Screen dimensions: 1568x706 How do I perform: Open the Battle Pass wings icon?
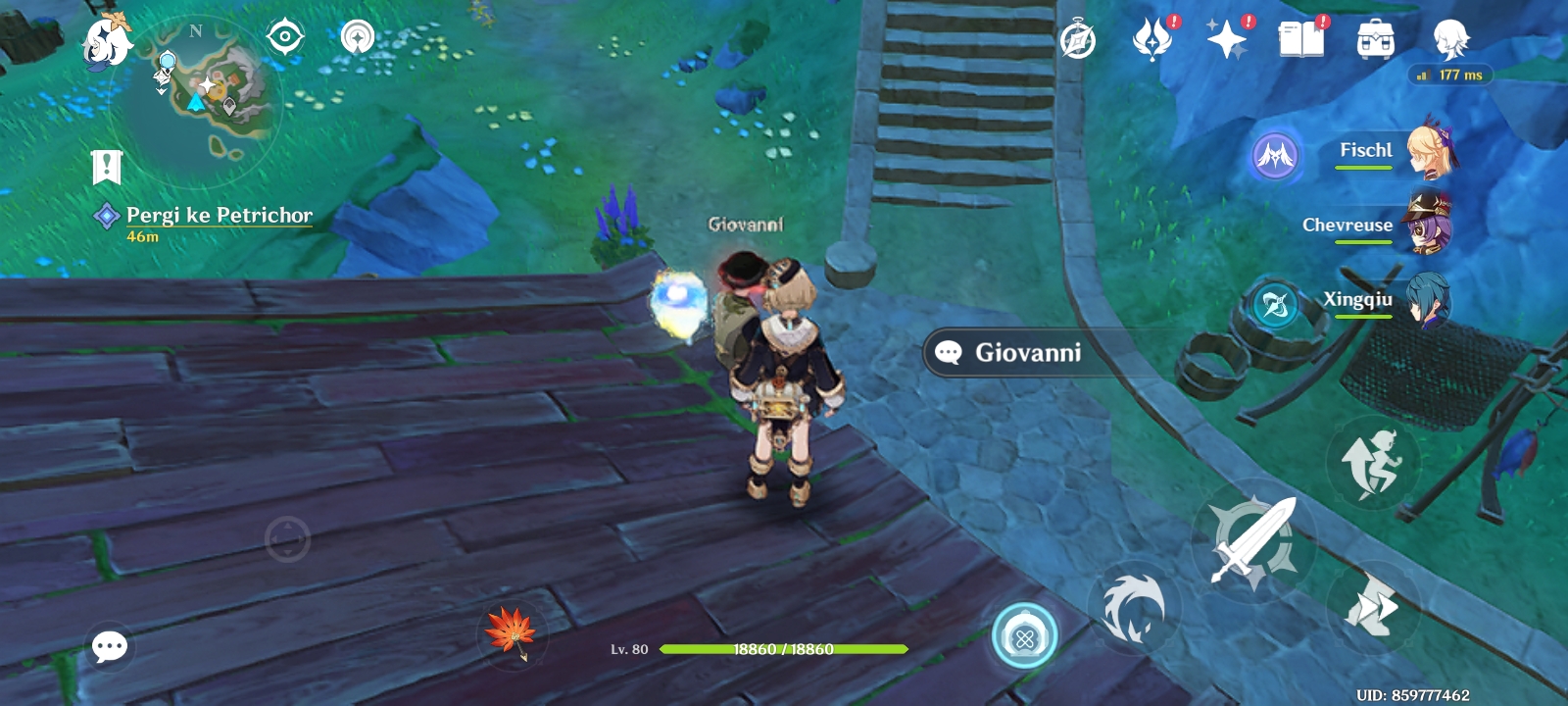[1151, 38]
